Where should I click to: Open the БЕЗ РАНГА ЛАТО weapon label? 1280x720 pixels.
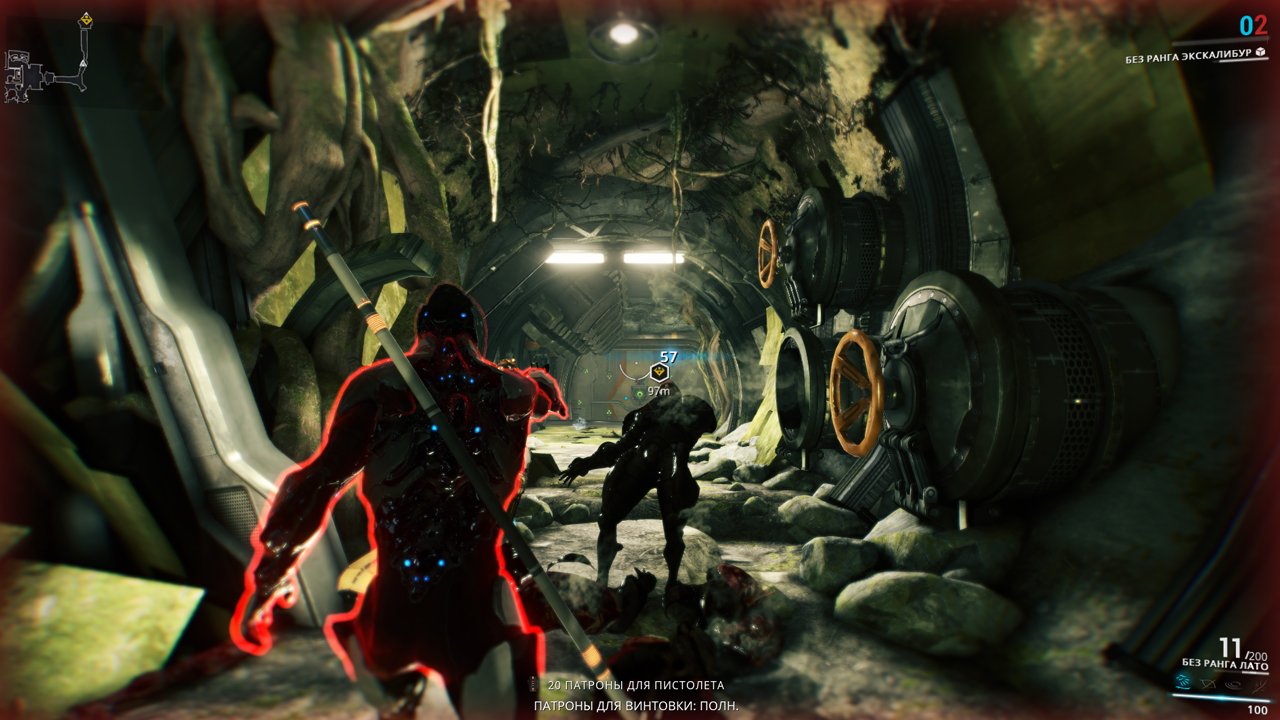(x=1225, y=663)
